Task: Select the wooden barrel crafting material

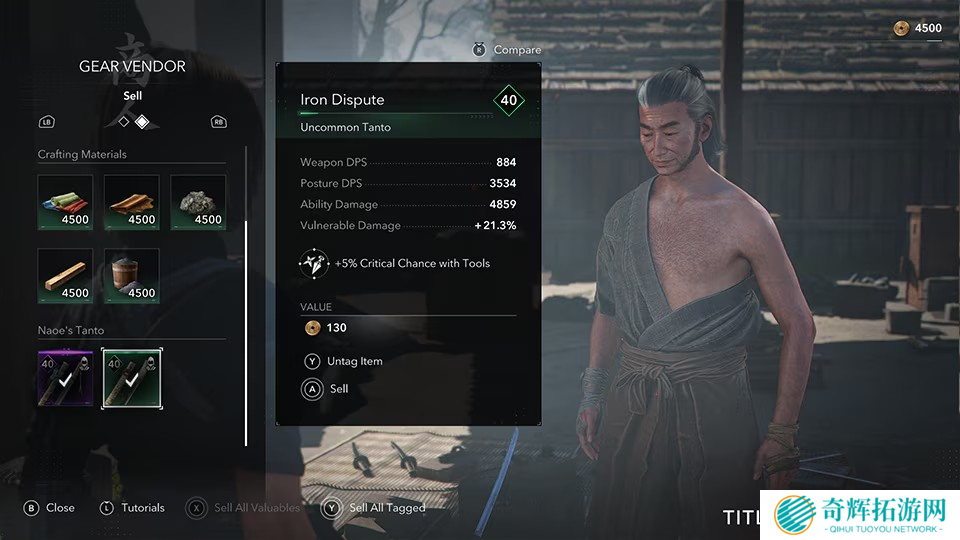Action: pos(131,276)
